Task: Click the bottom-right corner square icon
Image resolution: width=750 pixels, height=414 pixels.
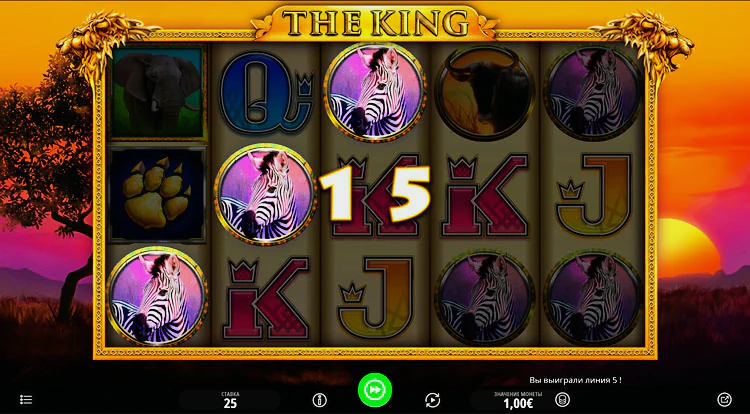Action: coord(725,400)
